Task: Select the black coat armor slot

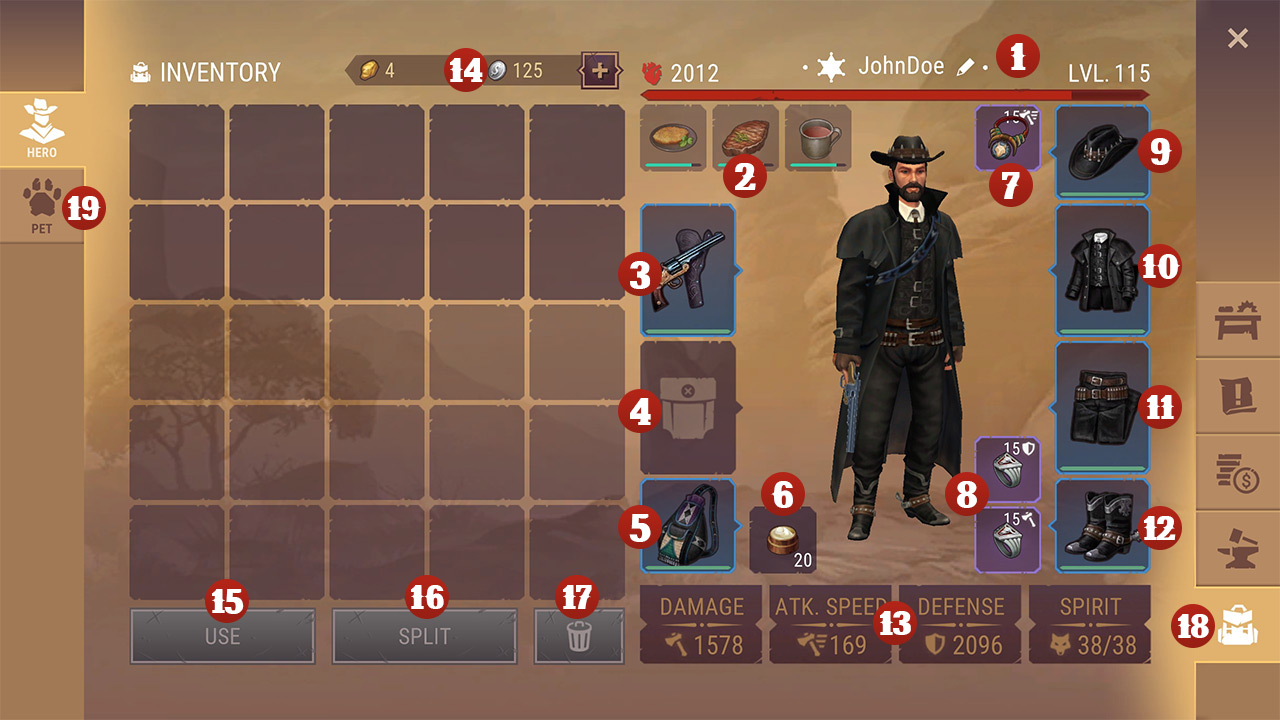Action: (1102, 270)
